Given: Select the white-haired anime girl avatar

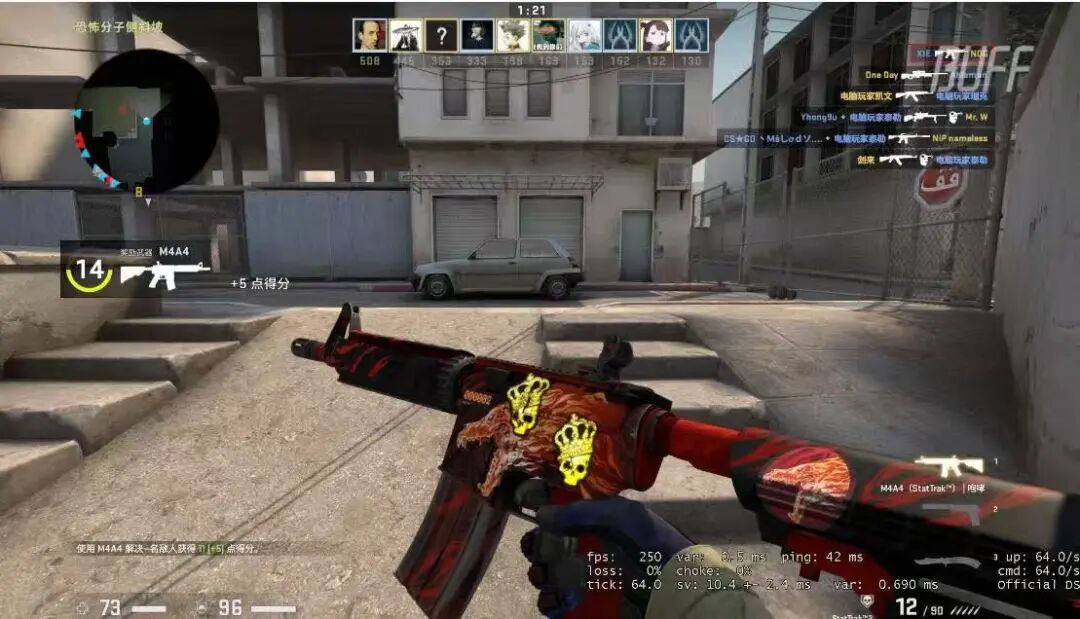Looking at the screenshot, I should 584,36.
